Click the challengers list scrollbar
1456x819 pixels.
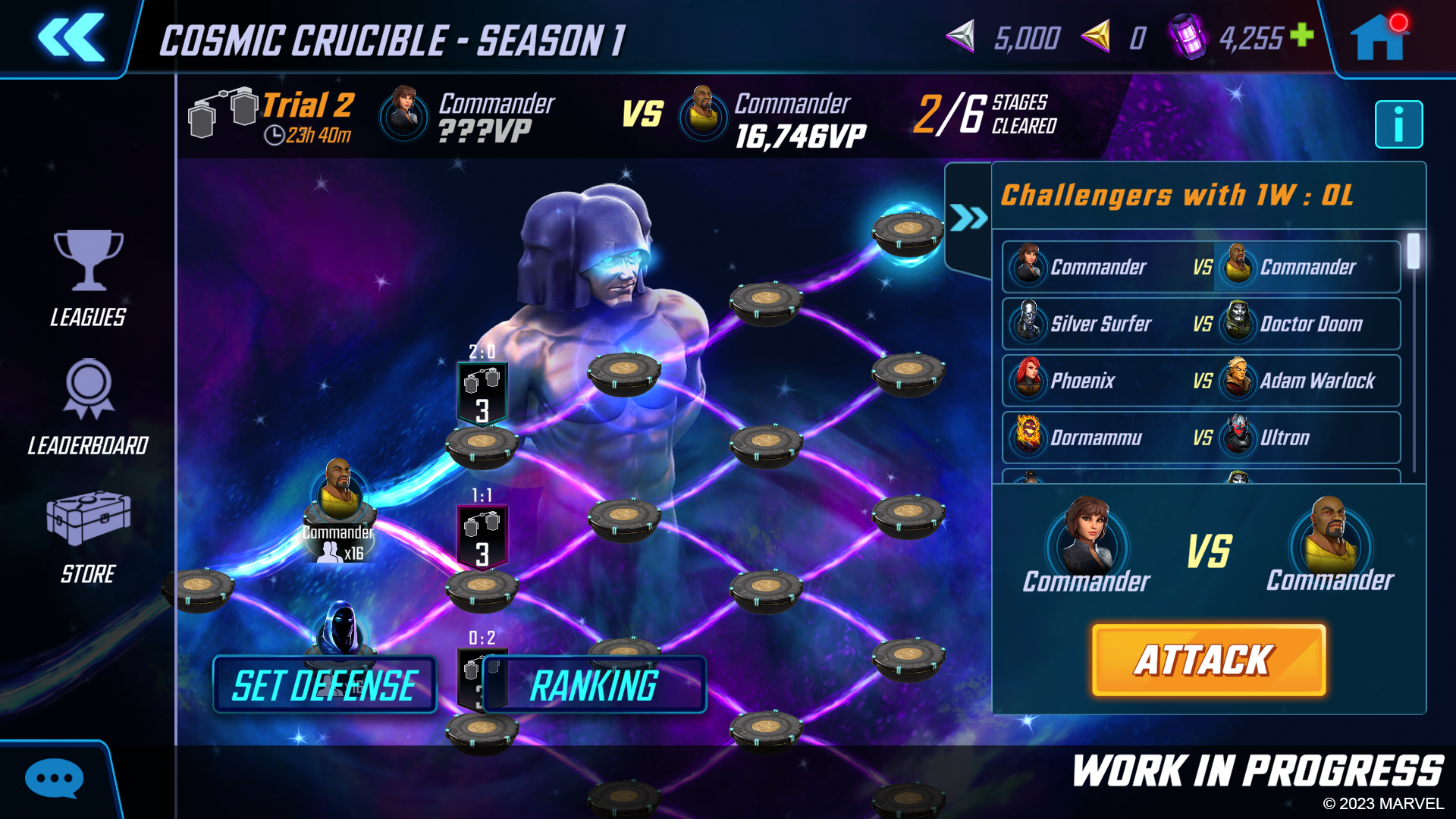(x=1414, y=252)
